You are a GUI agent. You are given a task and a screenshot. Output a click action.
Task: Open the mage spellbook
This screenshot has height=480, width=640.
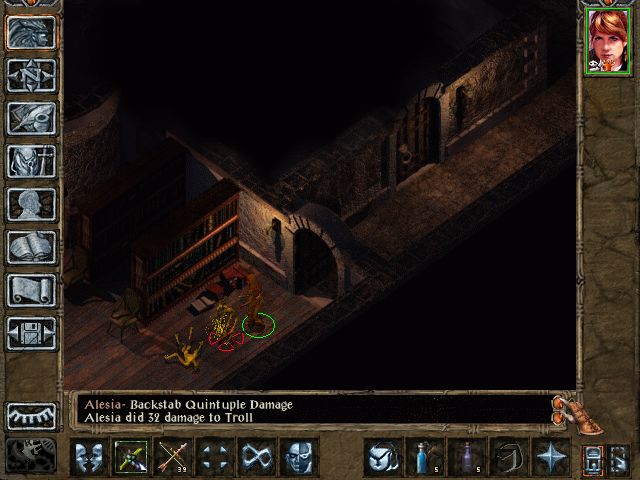click(x=31, y=247)
